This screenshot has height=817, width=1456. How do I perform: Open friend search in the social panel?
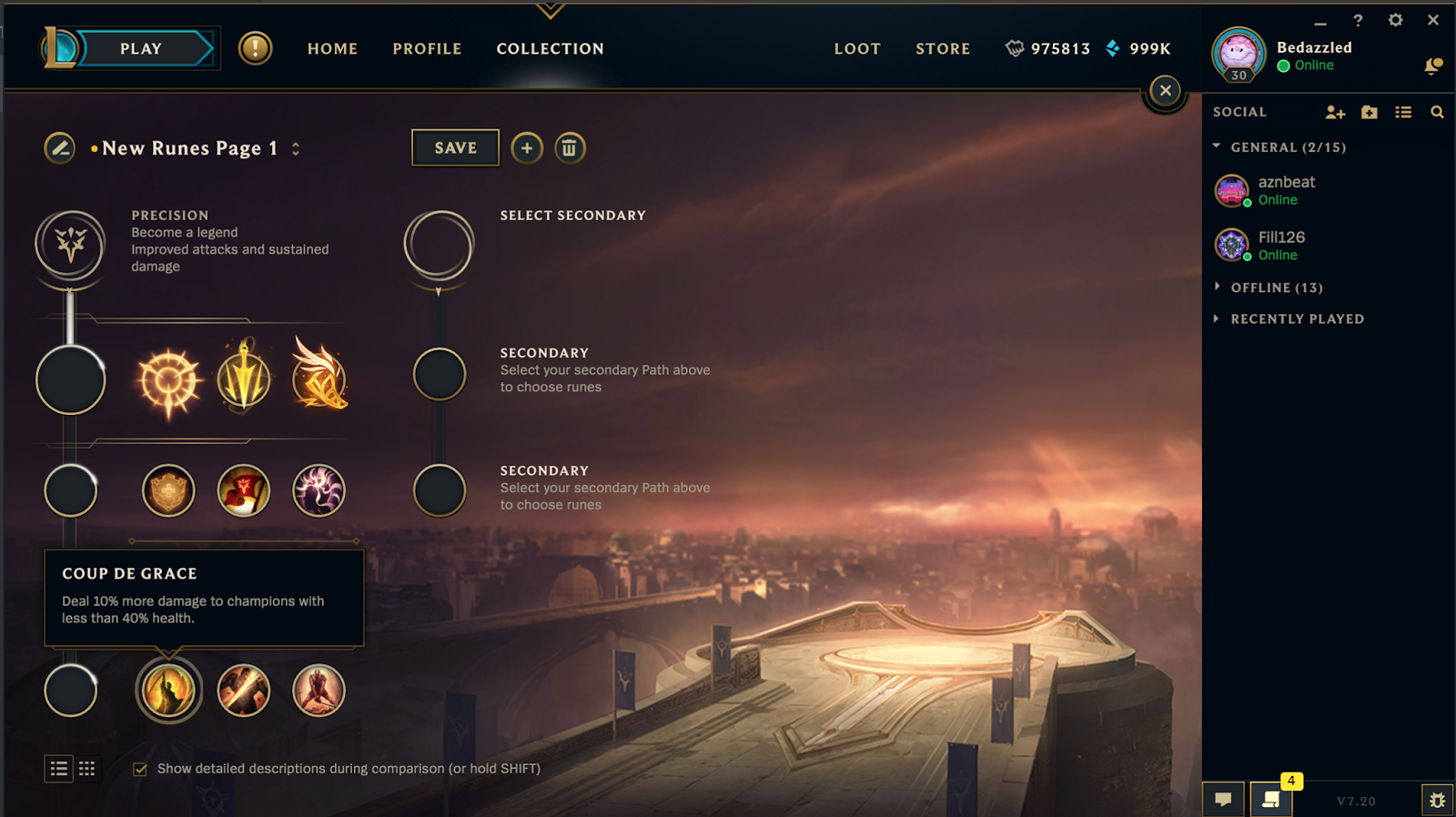click(1436, 112)
